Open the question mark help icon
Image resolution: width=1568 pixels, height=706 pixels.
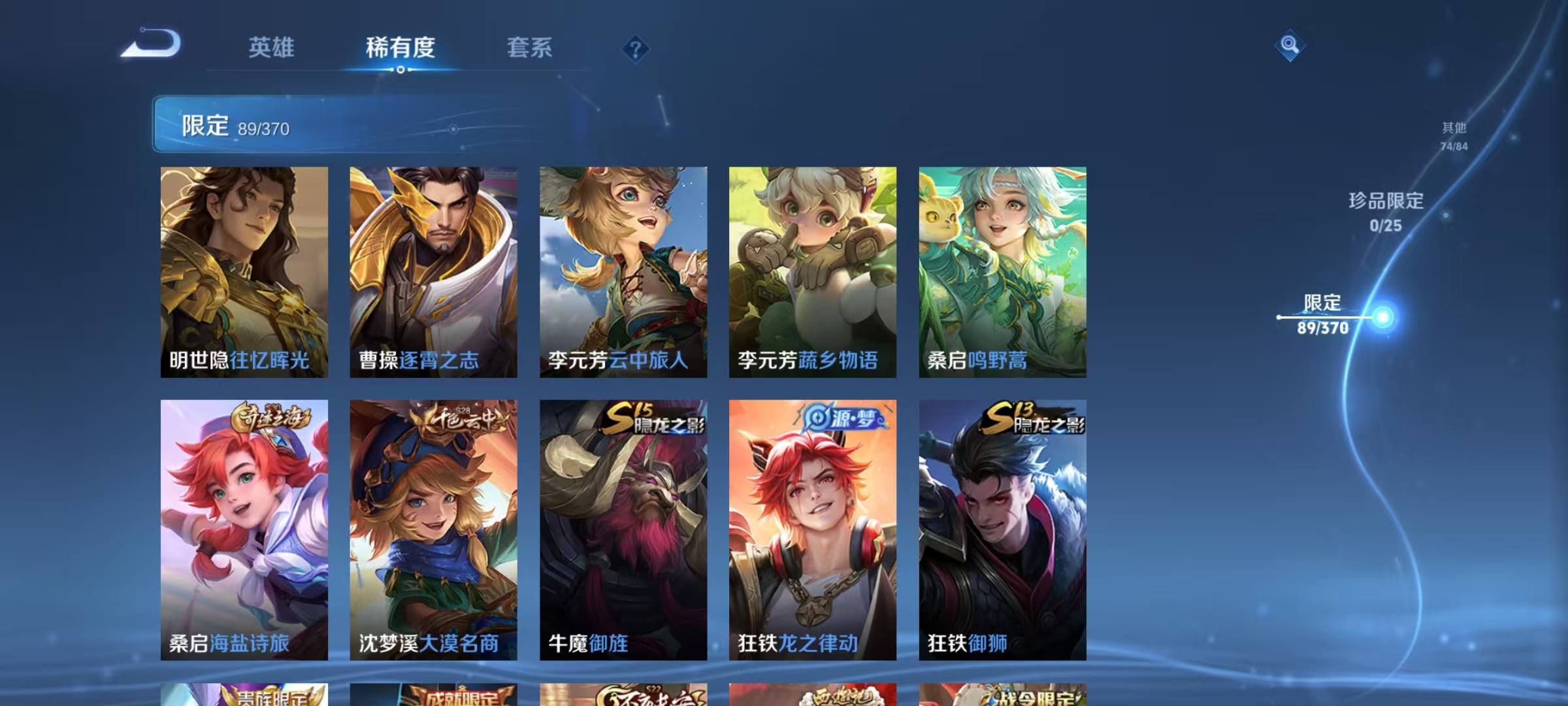tap(638, 48)
